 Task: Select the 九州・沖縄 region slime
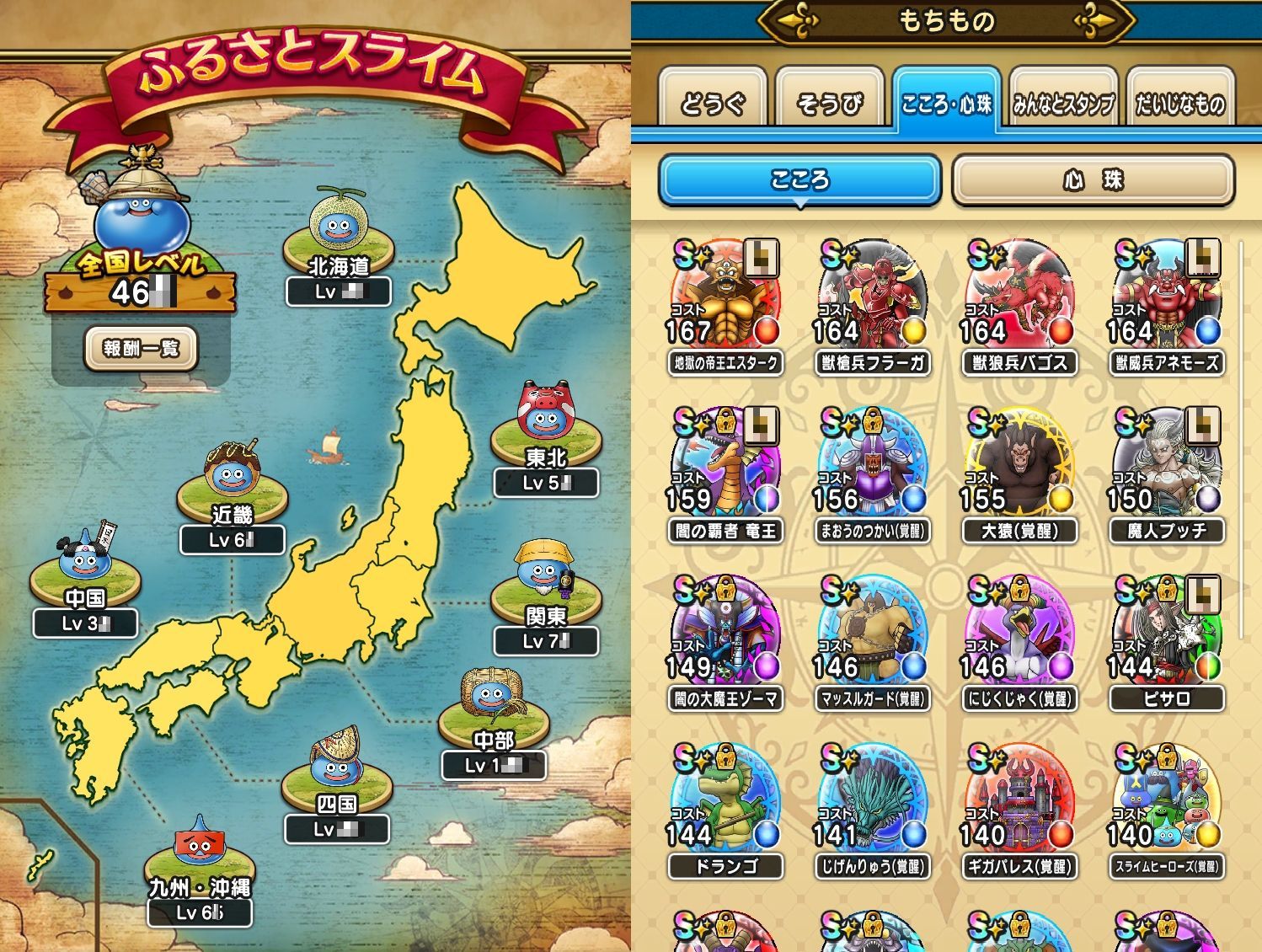tap(199, 849)
